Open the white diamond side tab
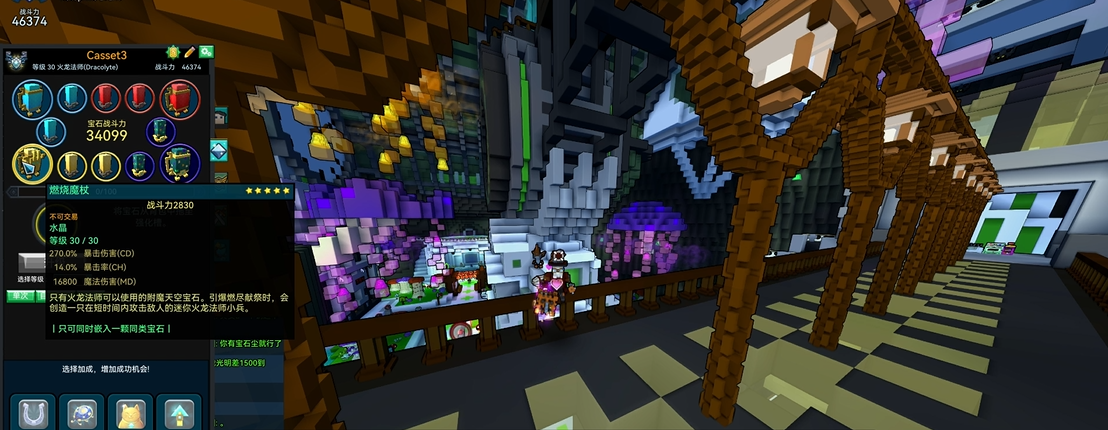1108x430 pixels. [218, 149]
